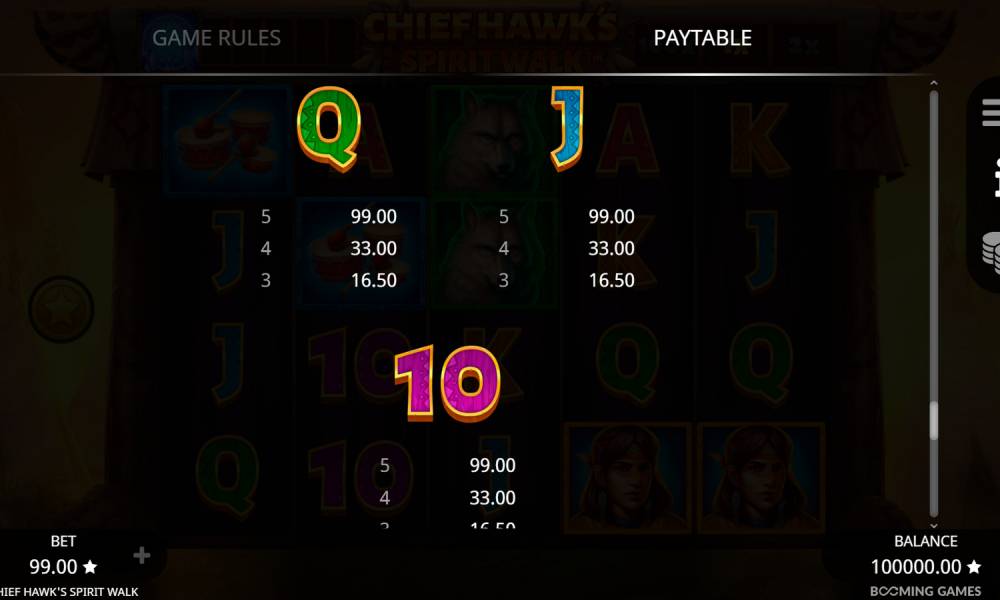Click the paytable scrollbar down arrow

pos(934,525)
